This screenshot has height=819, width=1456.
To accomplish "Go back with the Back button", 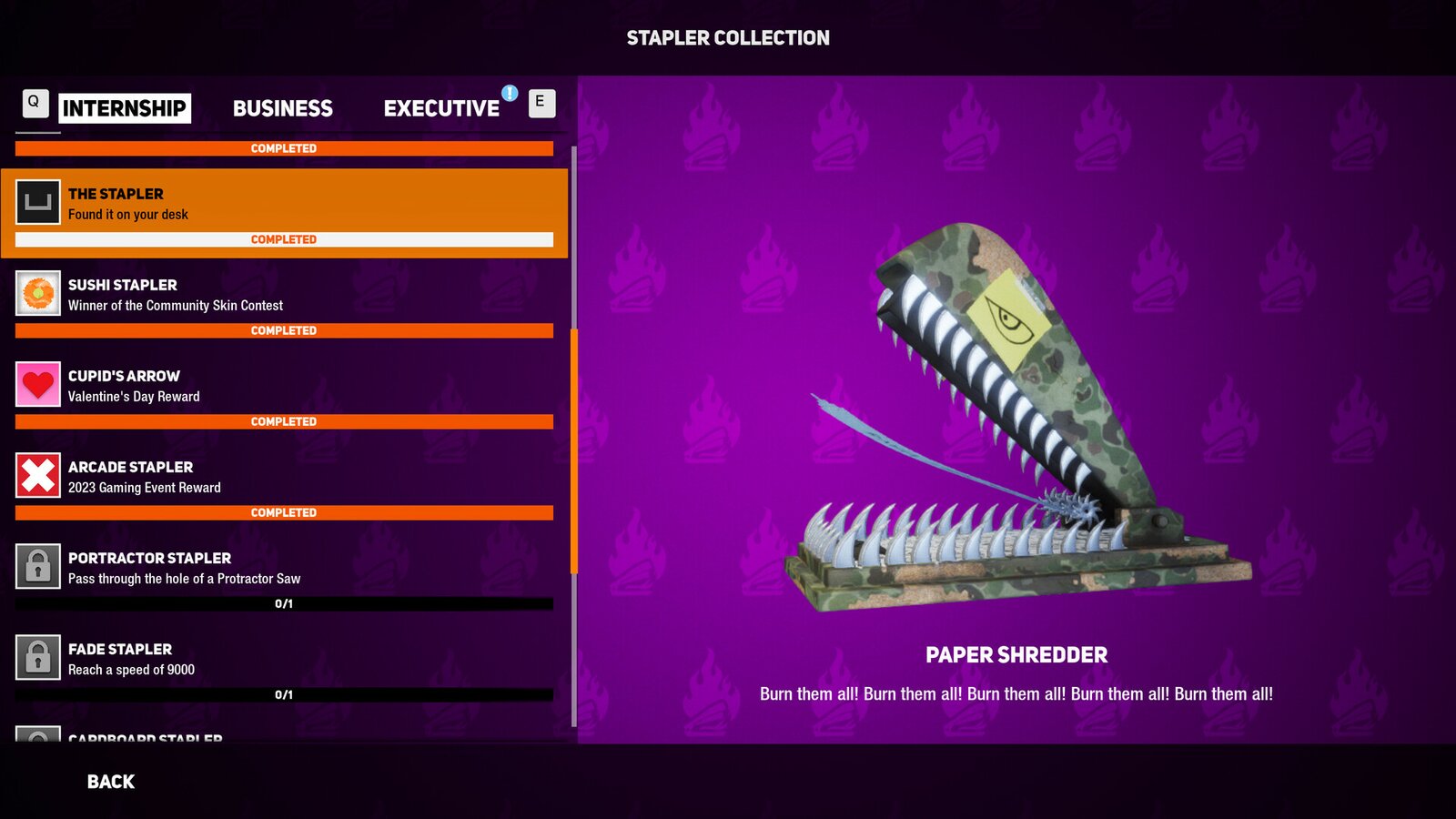I will coord(111,782).
